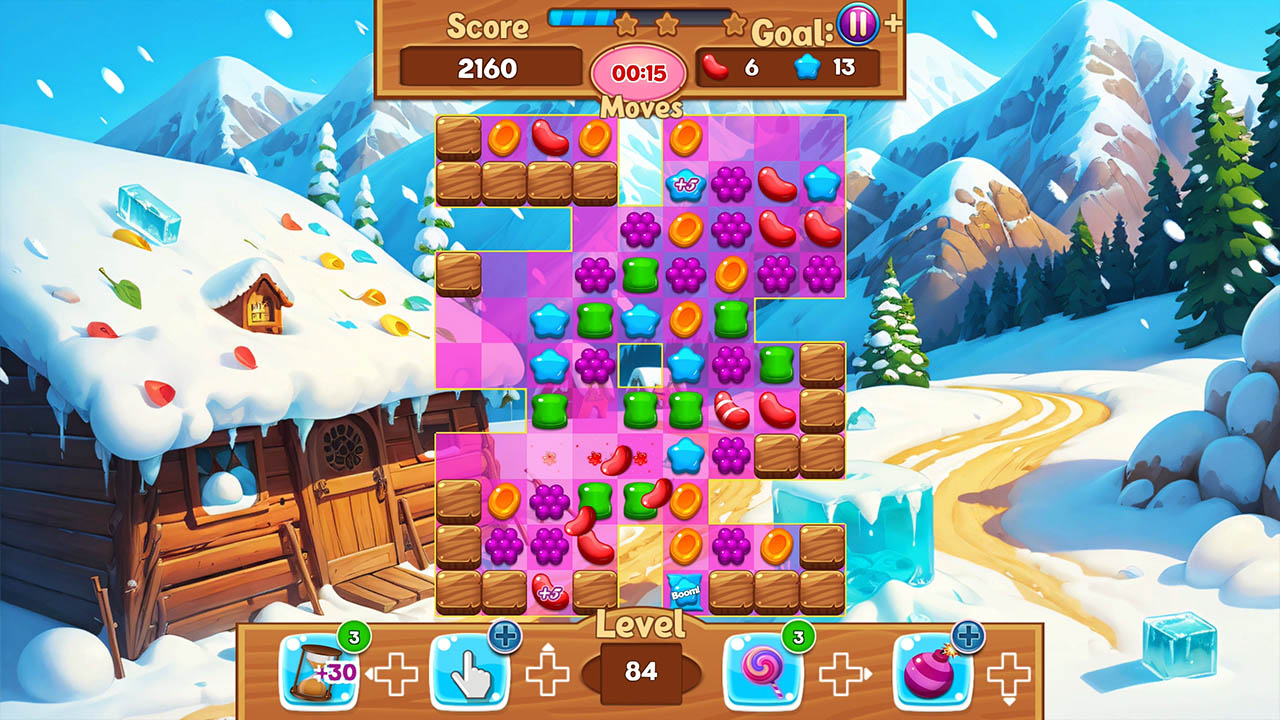Tap the Boom candy packet on the board

click(x=682, y=592)
